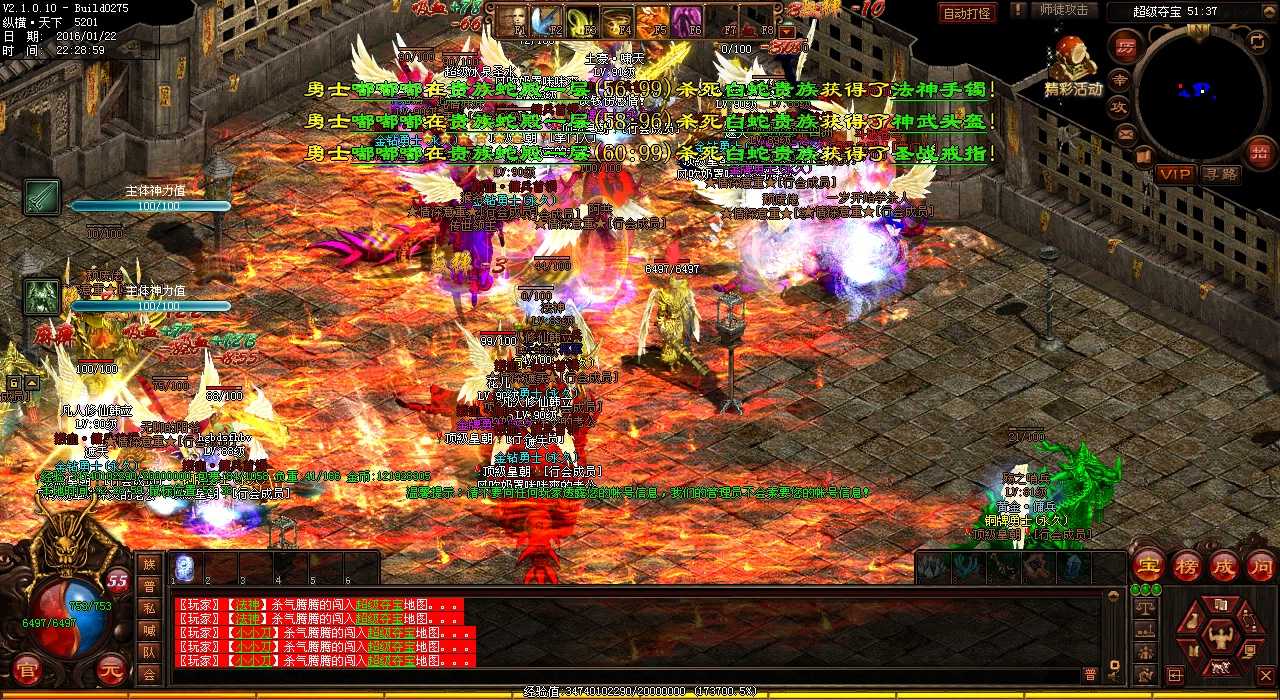Open the red 历 calendar button
The height and width of the screenshot is (700, 1280).
click(1124, 45)
